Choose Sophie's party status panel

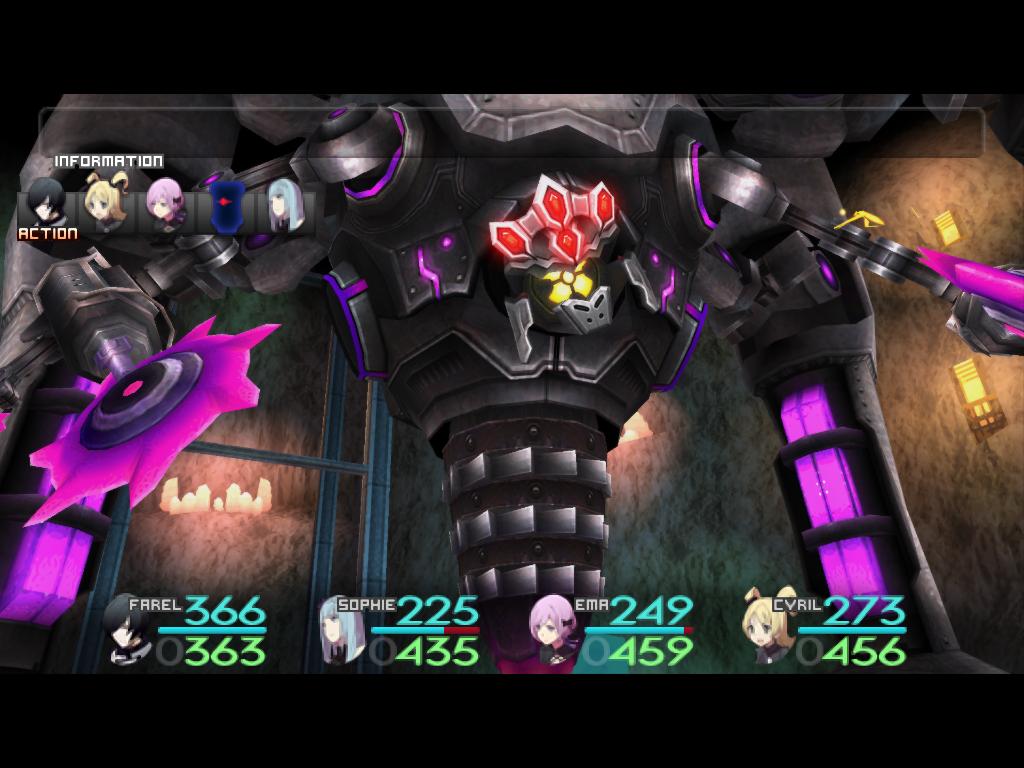pos(400,631)
